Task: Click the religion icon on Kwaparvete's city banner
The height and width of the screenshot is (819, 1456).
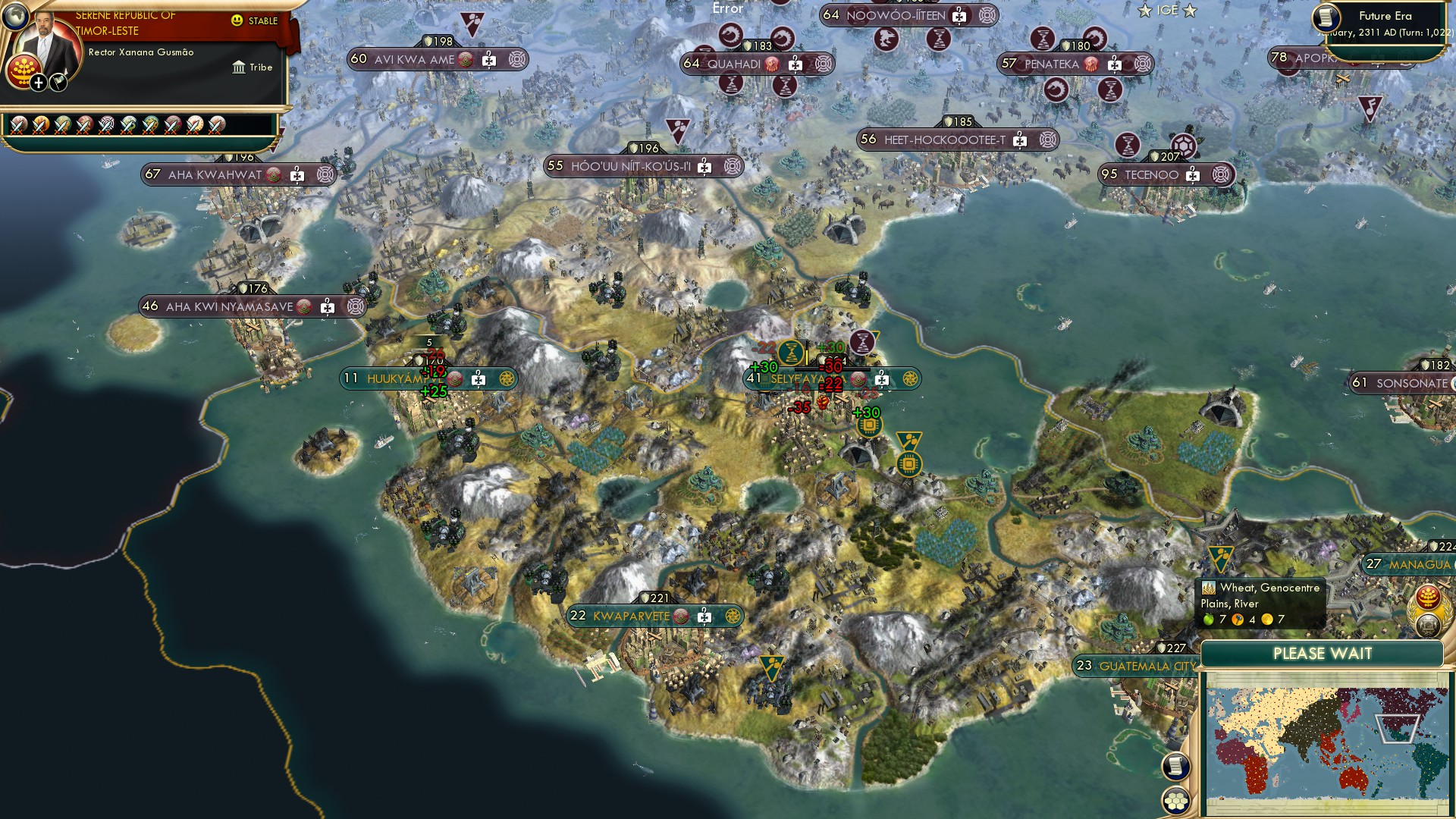Action: (x=682, y=617)
